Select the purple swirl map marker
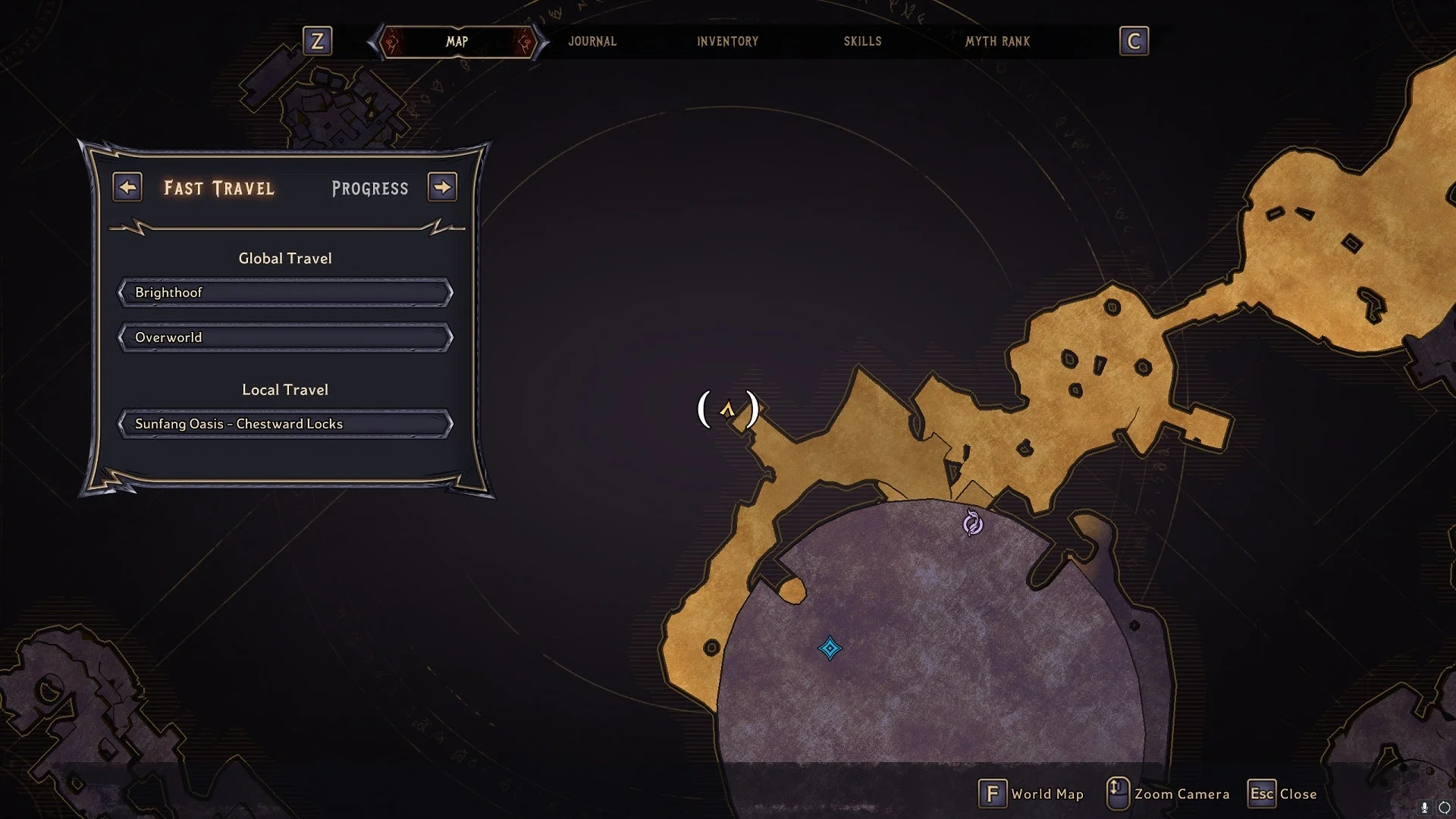 tap(972, 523)
